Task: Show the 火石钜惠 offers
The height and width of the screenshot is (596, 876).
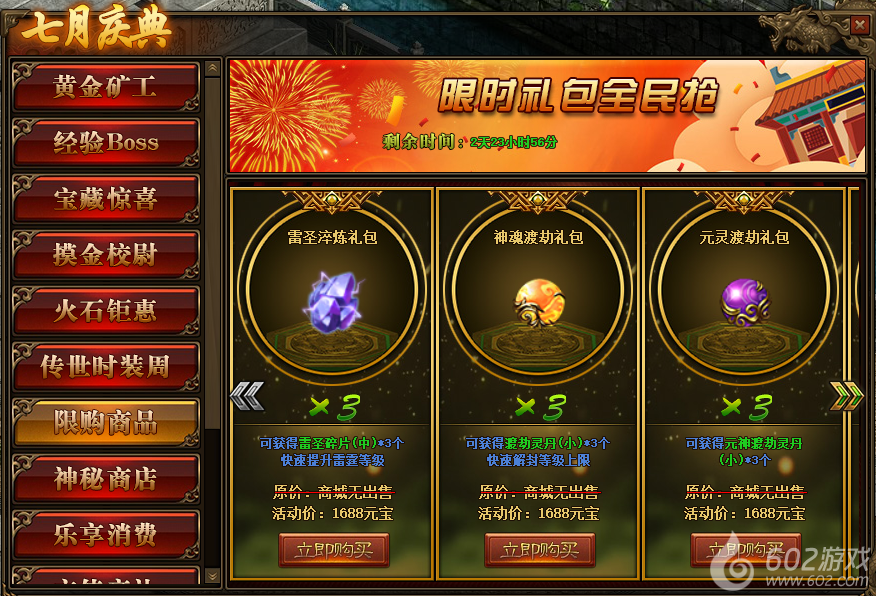Action: point(105,311)
